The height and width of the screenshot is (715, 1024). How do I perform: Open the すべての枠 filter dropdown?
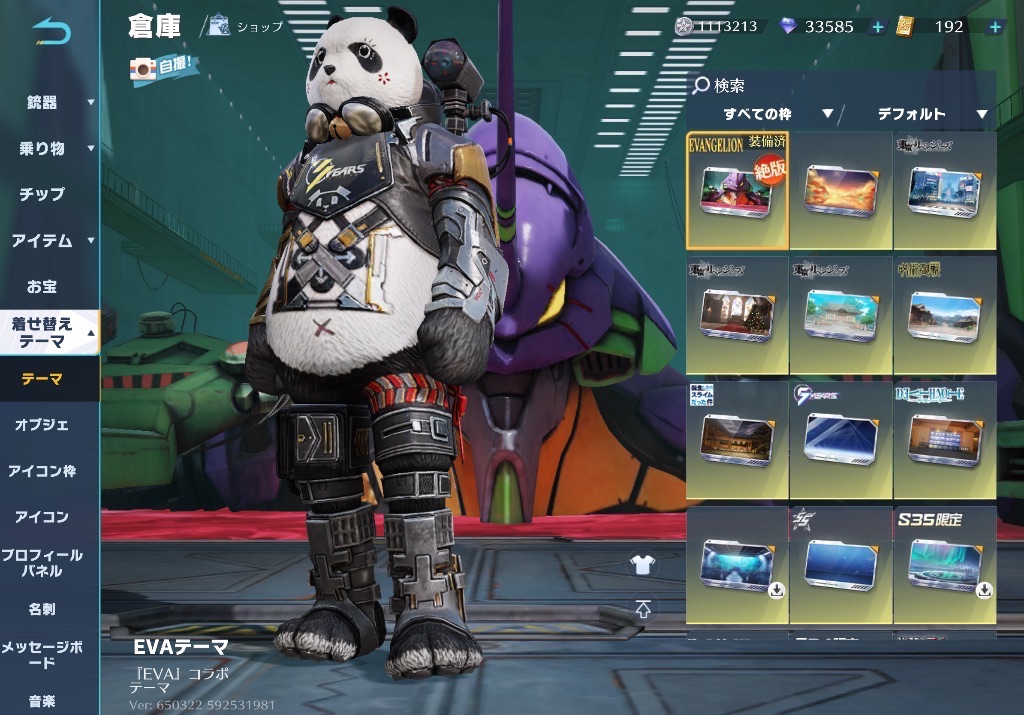click(777, 114)
